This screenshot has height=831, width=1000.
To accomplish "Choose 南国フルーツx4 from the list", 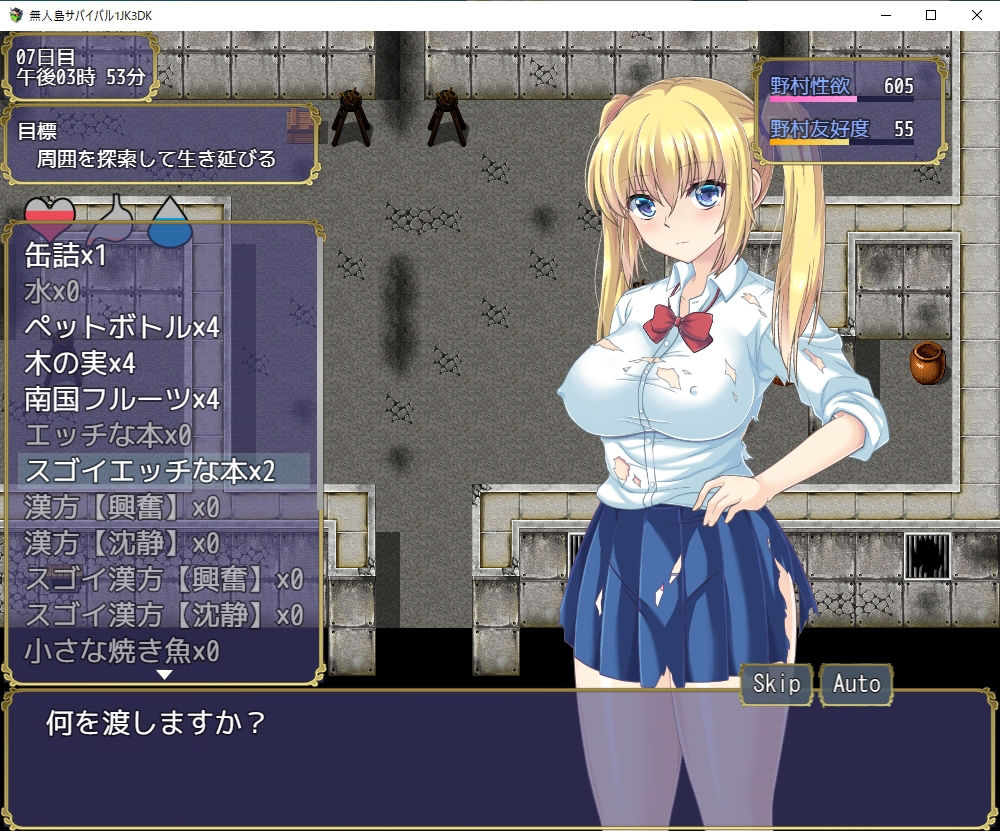I will [x=122, y=400].
